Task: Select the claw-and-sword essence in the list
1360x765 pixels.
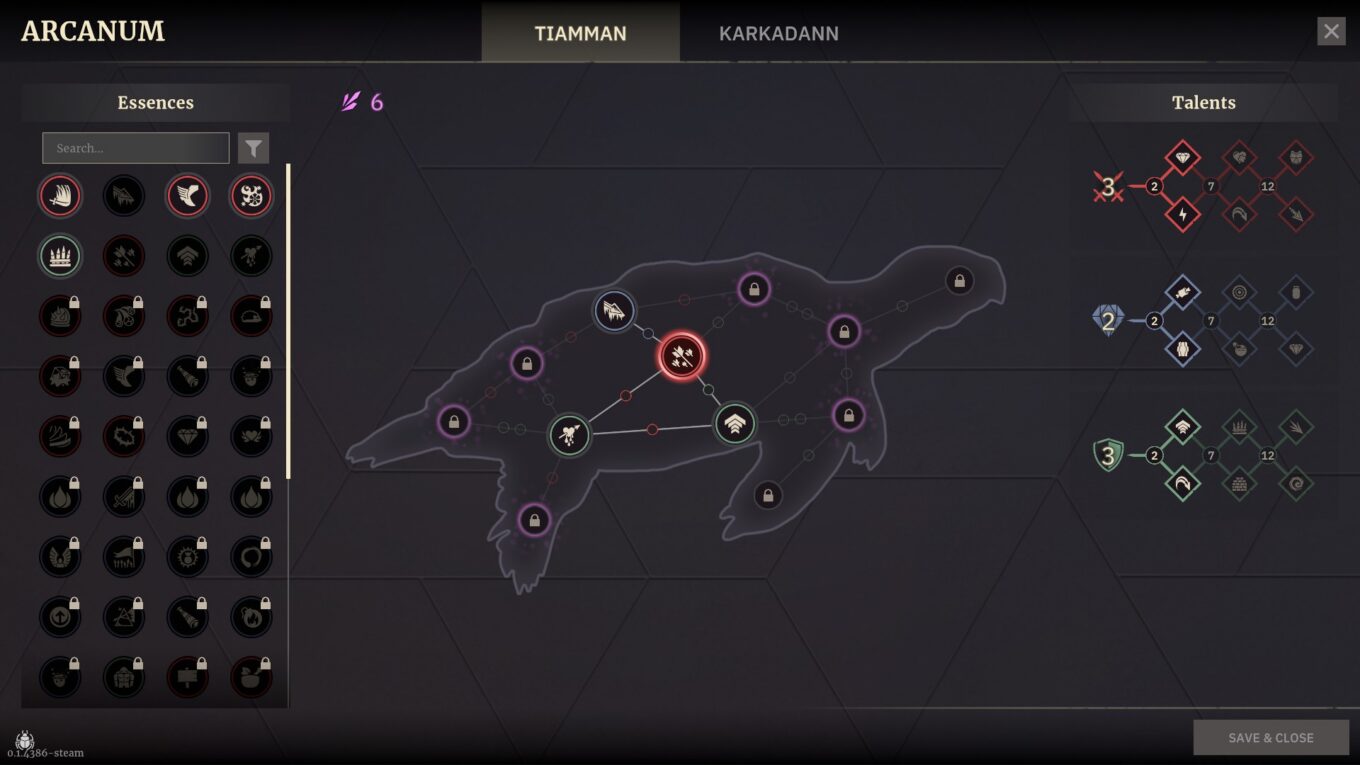Action: (60, 196)
